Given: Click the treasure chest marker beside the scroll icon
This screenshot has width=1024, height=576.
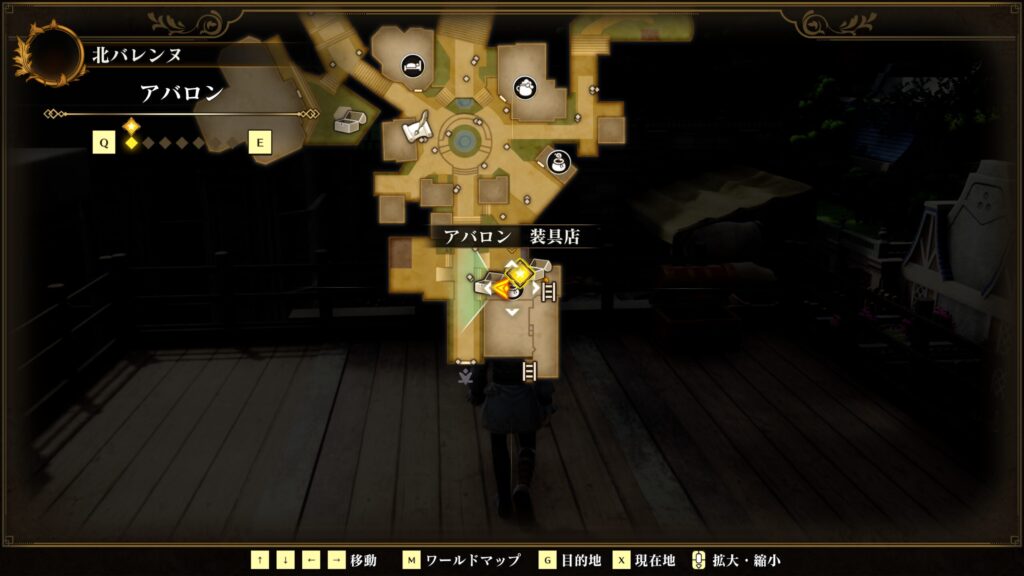Looking at the screenshot, I should click(350, 120).
